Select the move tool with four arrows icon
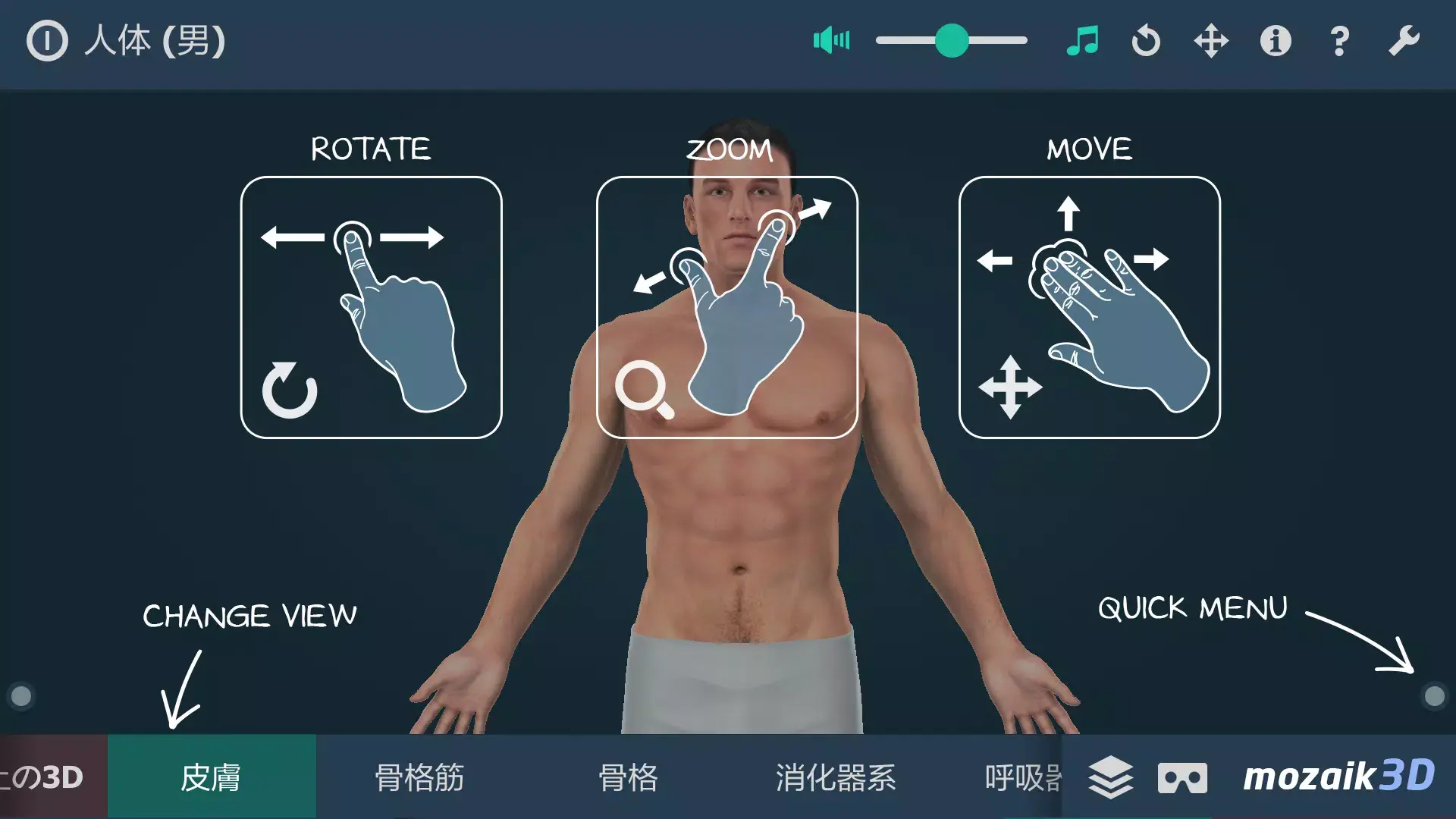The image size is (1456, 819). coord(1211,41)
